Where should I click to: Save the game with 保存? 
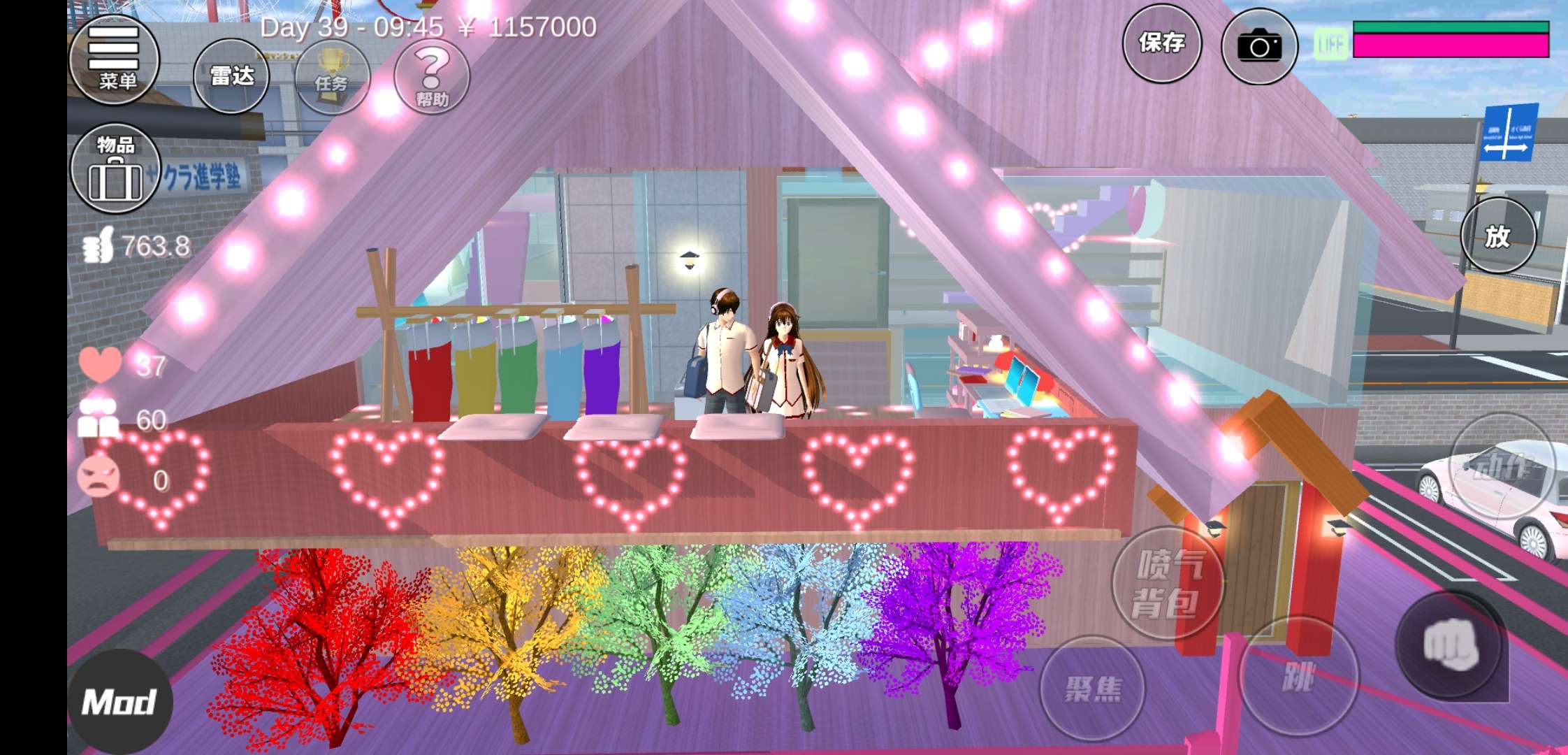(x=1161, y=43)
